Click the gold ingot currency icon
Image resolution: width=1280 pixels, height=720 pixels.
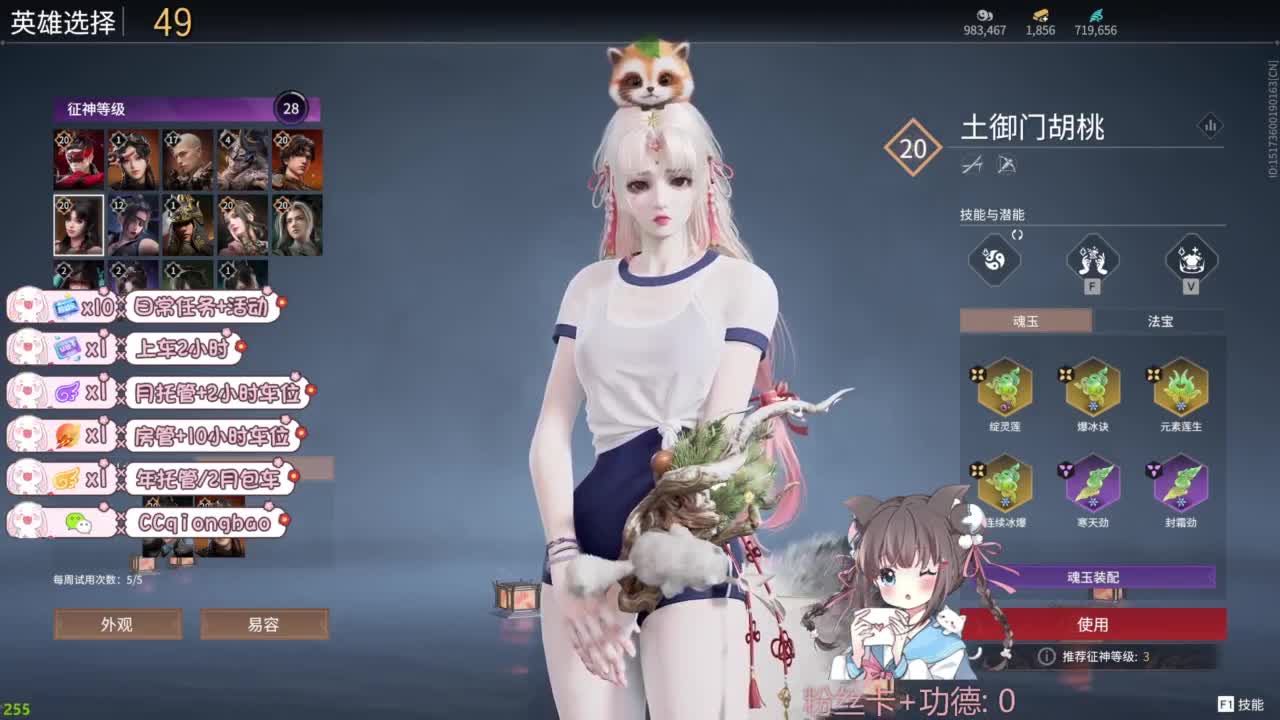pos(1040,17)
